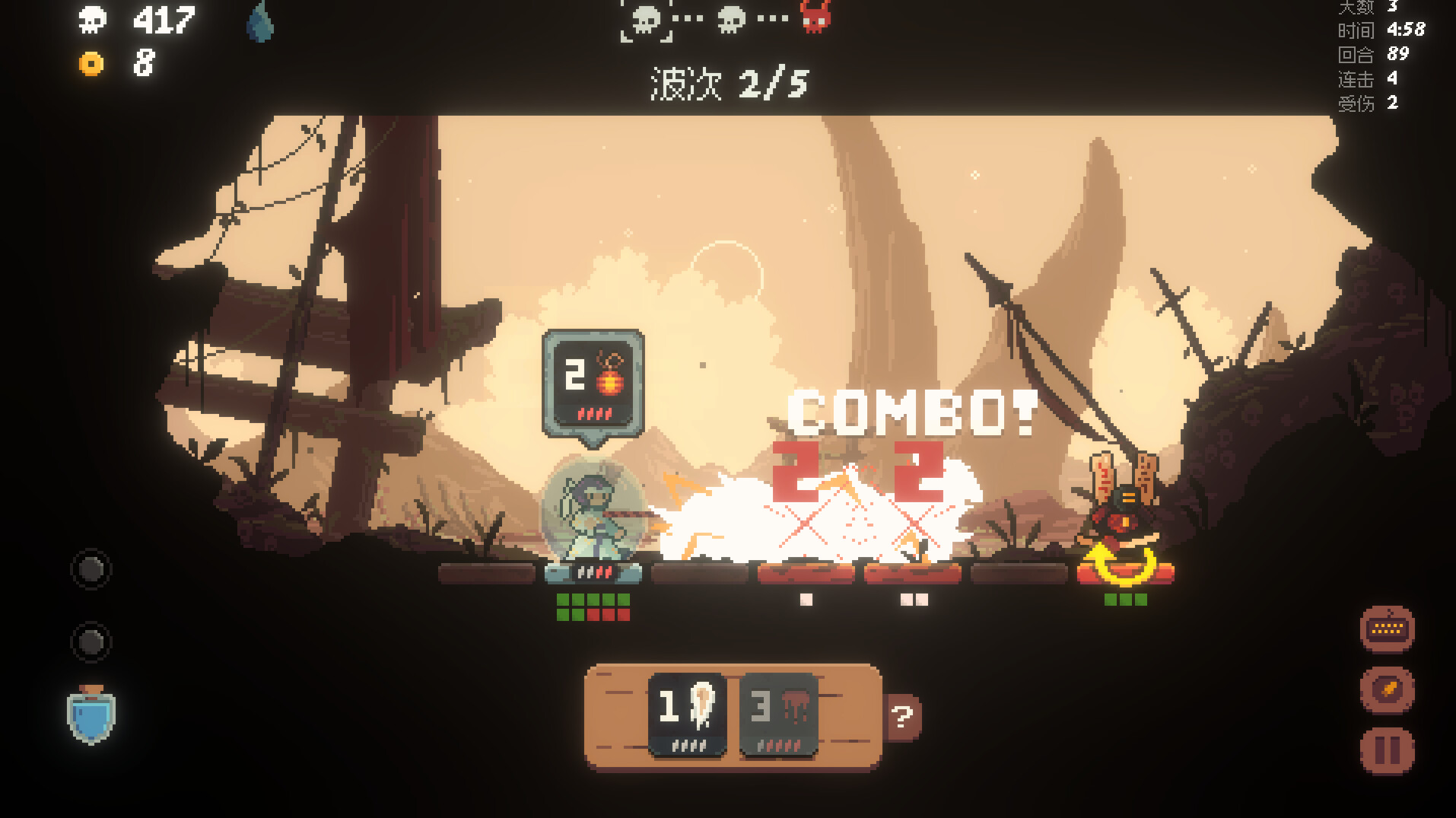Viewport: 1456px width, 818px height.
Task: Select the greyed-out damage 3 attack tile
Action: point(778,714)
